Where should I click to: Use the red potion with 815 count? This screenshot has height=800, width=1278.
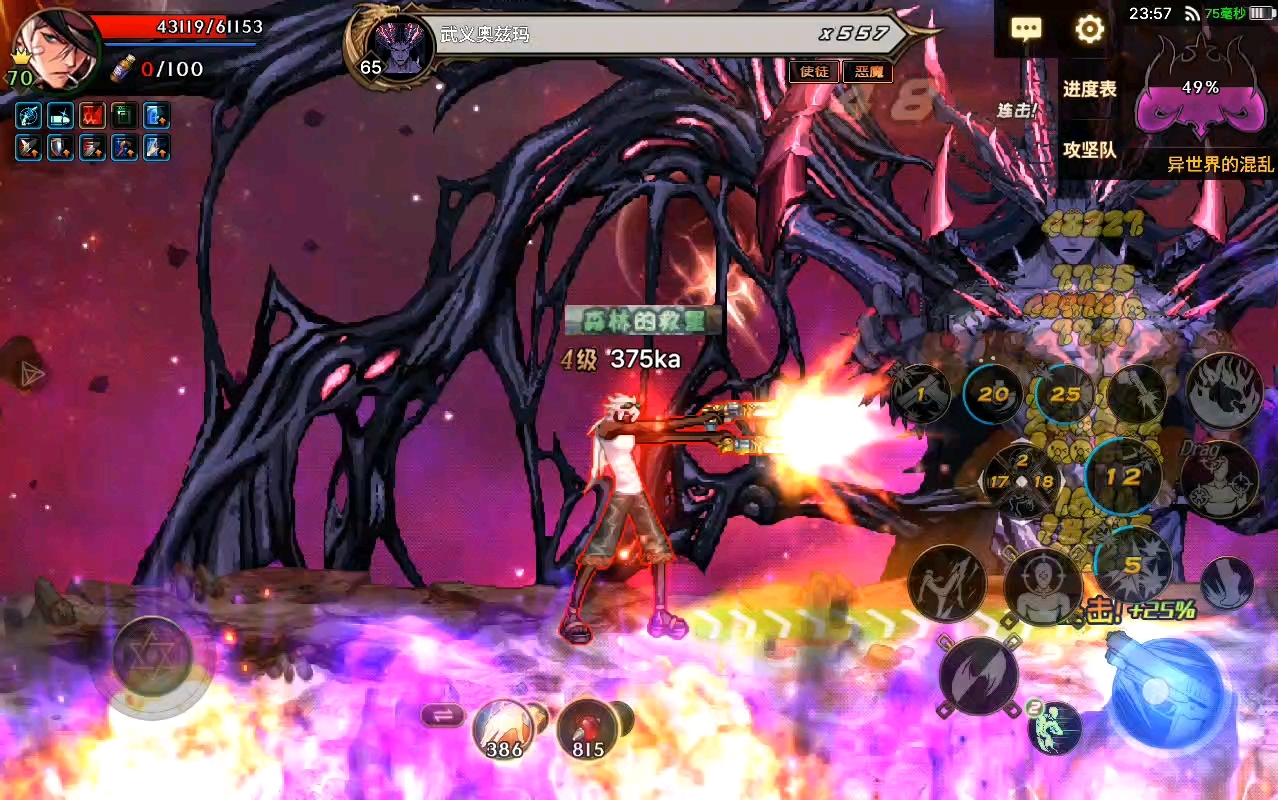[587, 729]
